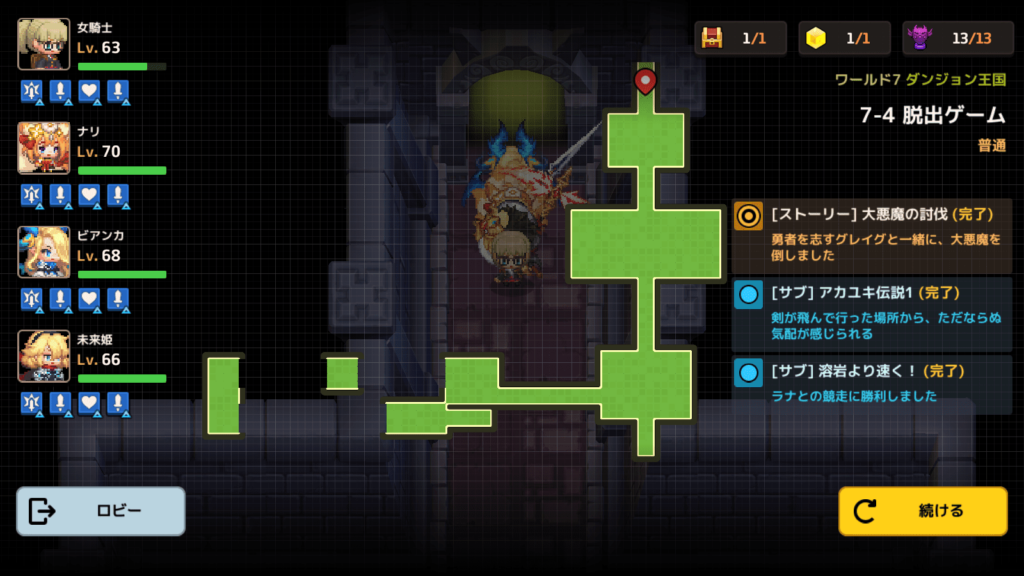Select ナリ character portrait
Screen dimensions: 1024x576
click(x=44, y=148)
